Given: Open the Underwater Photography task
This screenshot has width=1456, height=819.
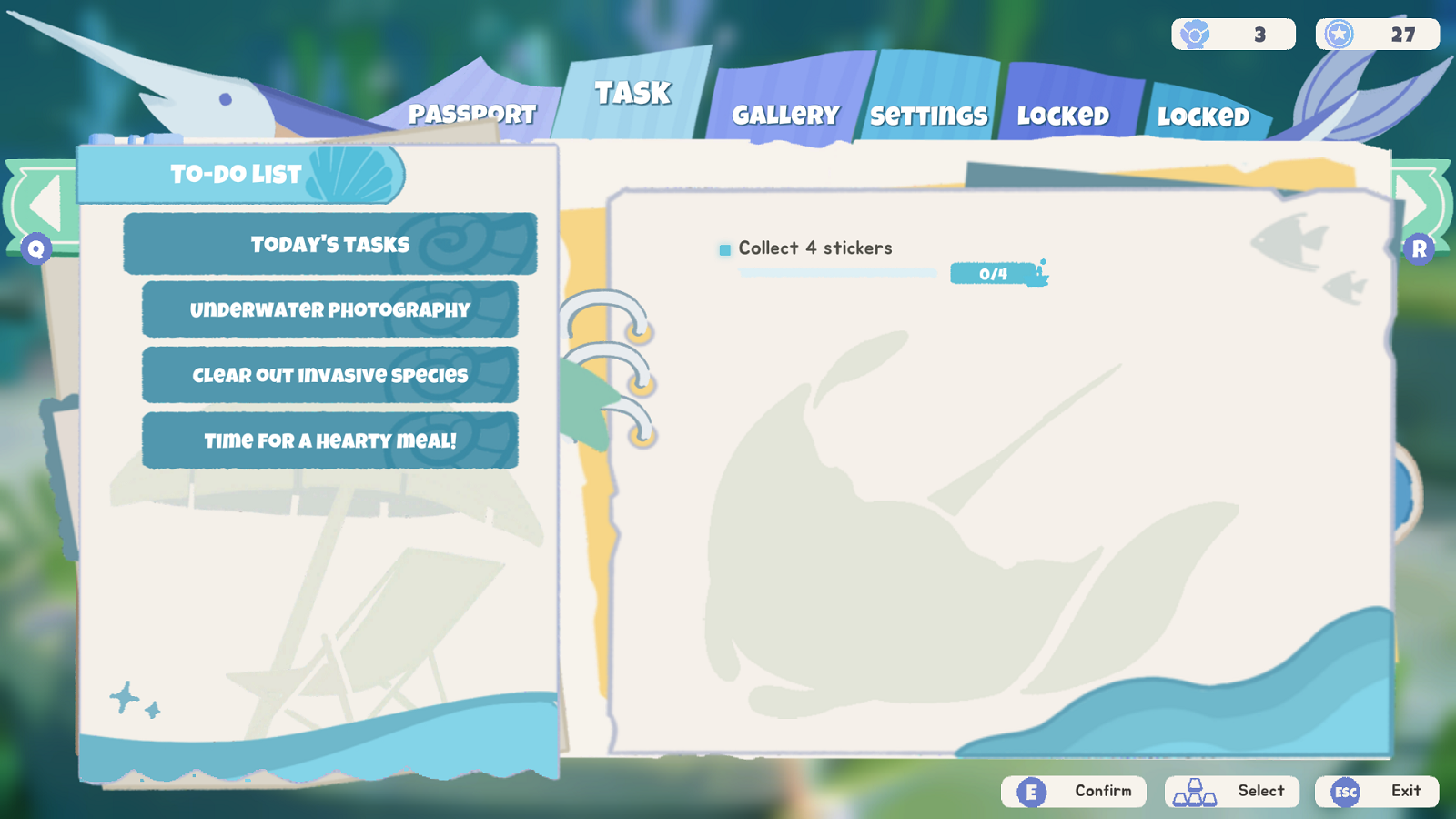Looking at the screenshot, I should click(329, 309).
